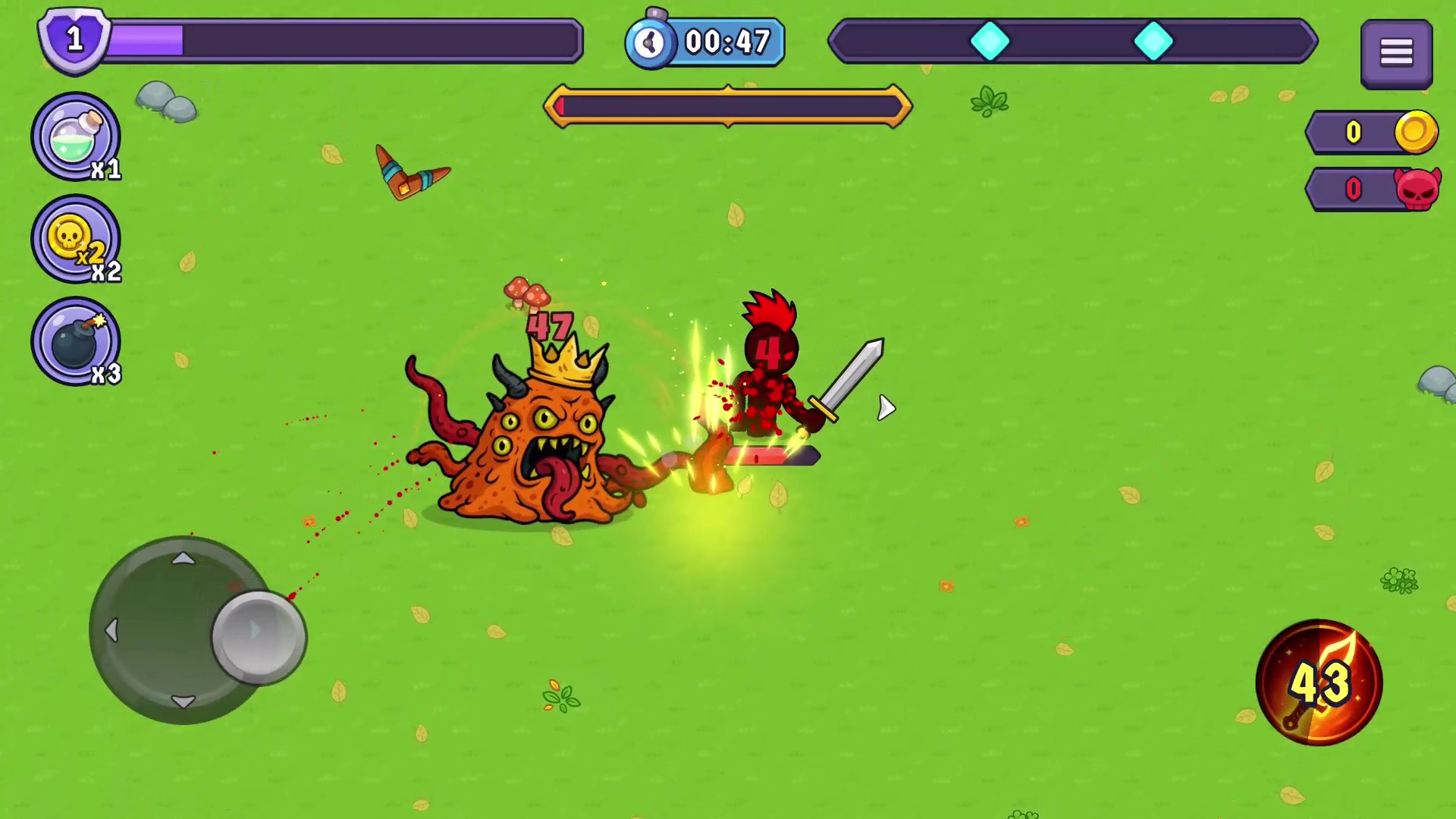The width and height of the screenshot is (1456, 819).
Task: Click the level 1 shield badge
Action: coord(74,39)
